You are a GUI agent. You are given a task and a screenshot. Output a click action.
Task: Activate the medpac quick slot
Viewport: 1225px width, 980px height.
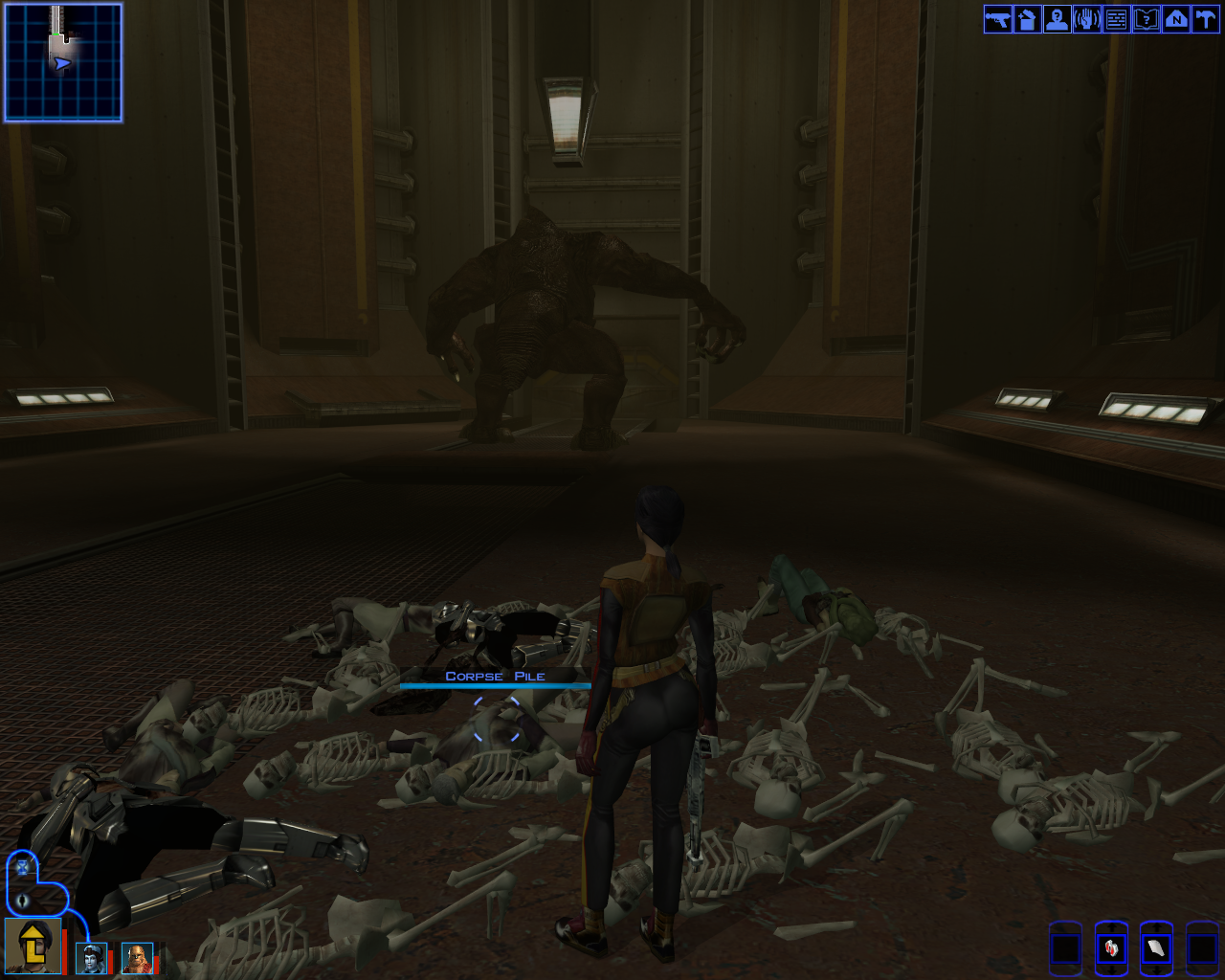(1112, 949)
